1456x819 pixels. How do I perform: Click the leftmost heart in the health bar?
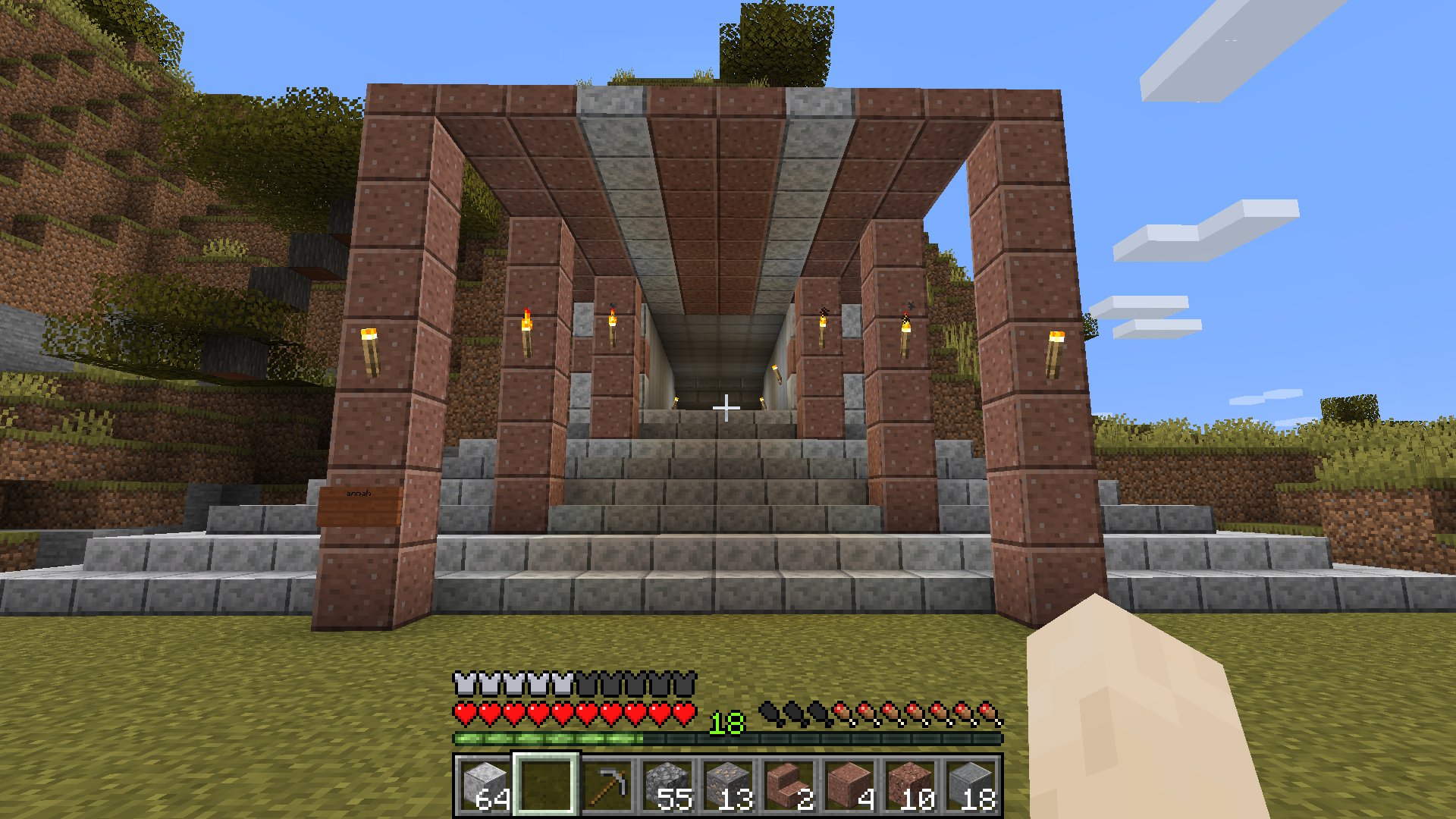coord(464,711)
